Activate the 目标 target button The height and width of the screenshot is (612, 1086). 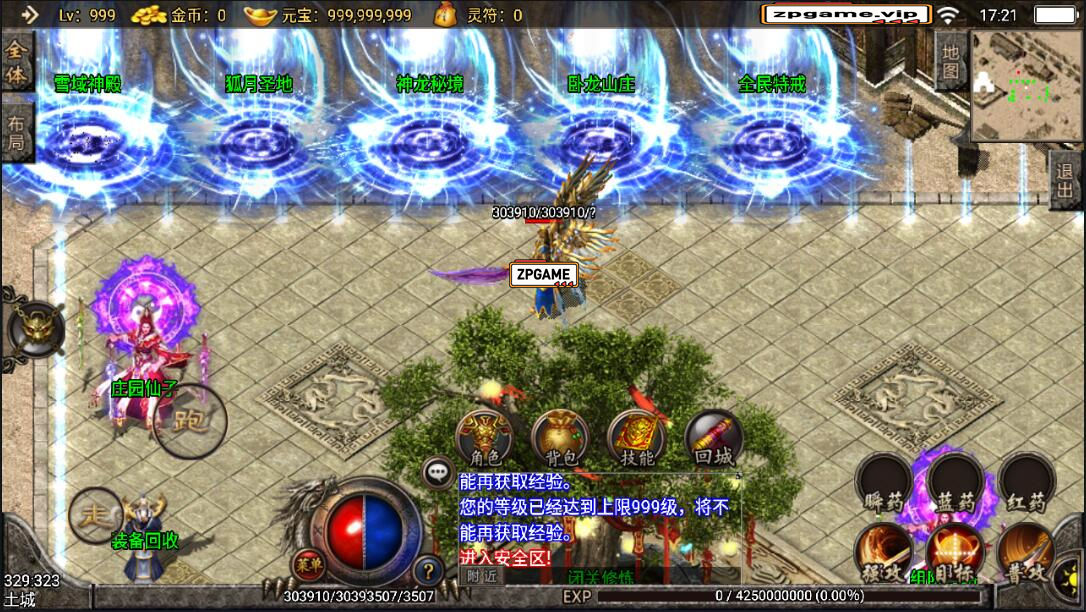point(955,553)
